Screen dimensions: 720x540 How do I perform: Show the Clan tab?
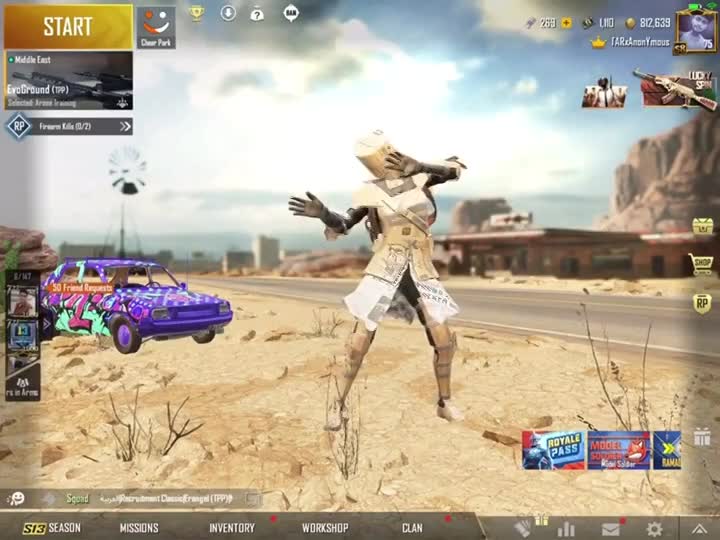[412, 528]
